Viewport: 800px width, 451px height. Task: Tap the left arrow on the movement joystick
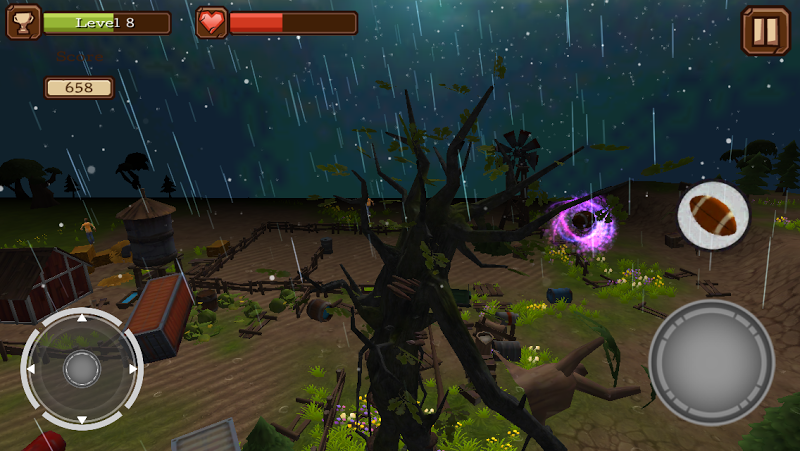[x=31, y=369]
